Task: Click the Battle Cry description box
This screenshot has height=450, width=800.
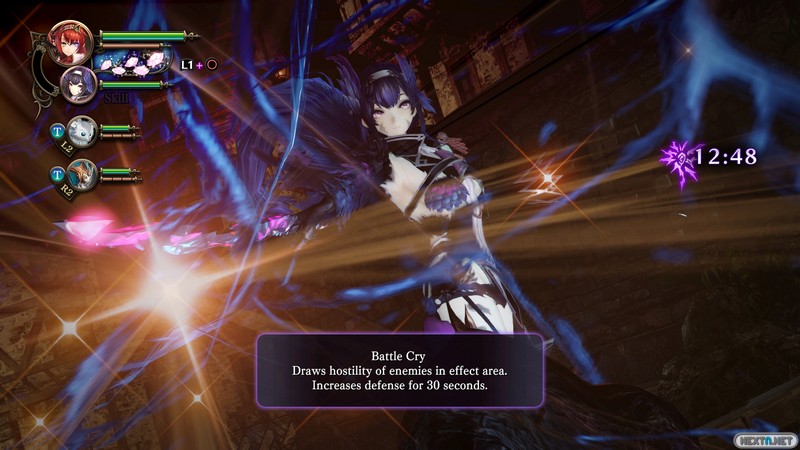Action: click(x=400, y=370)
